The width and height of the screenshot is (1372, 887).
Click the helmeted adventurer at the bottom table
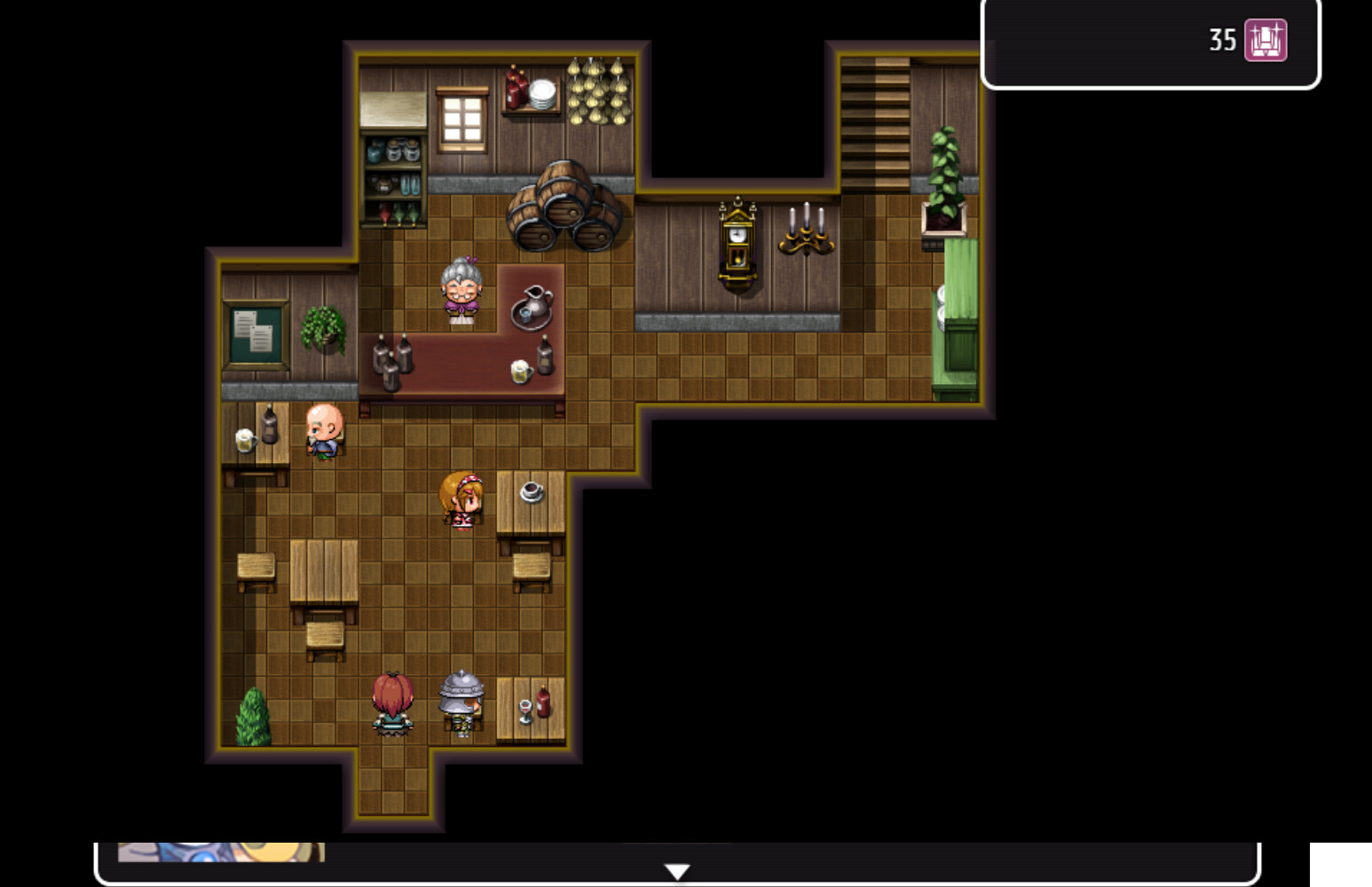tap(461, 701)
